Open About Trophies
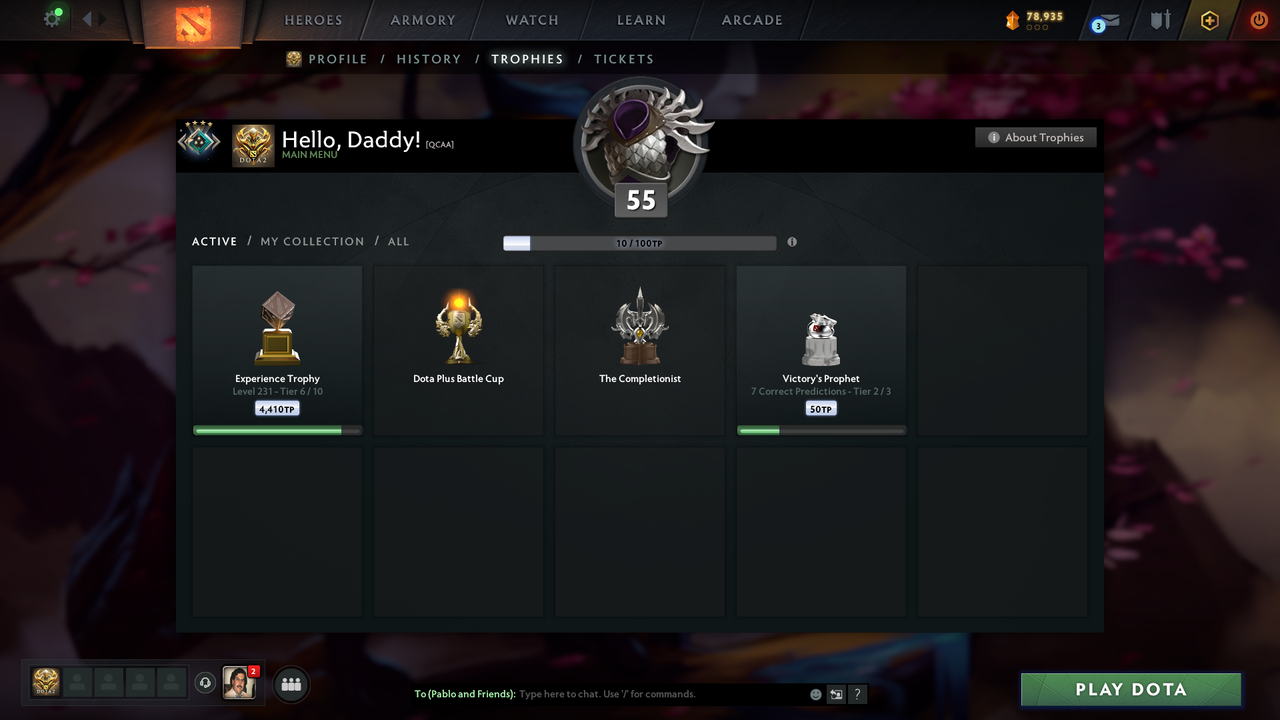1280x720 pixels. (x=1036, y=137)
